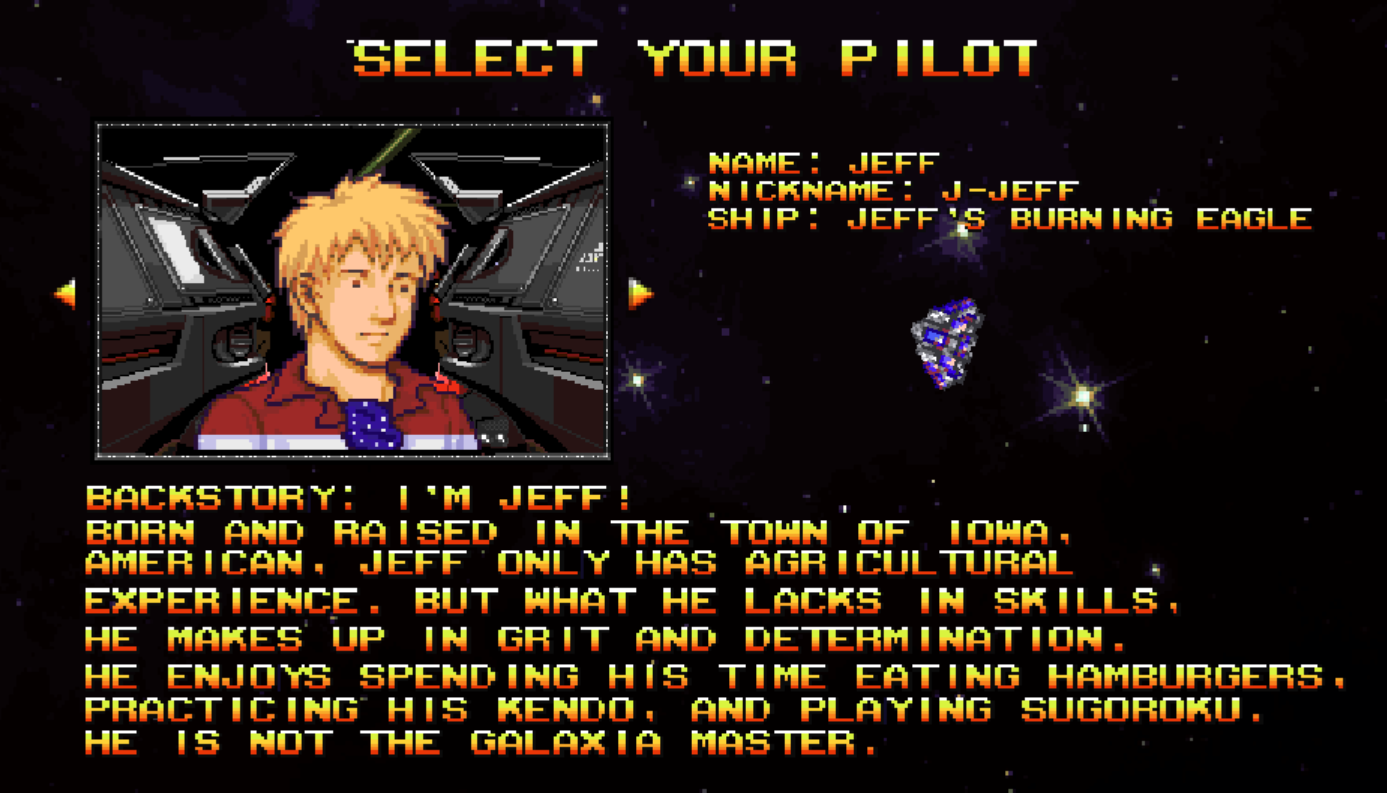Click Jeff's cockpit portrait image
1387x793 pixels.
point(352,291)
